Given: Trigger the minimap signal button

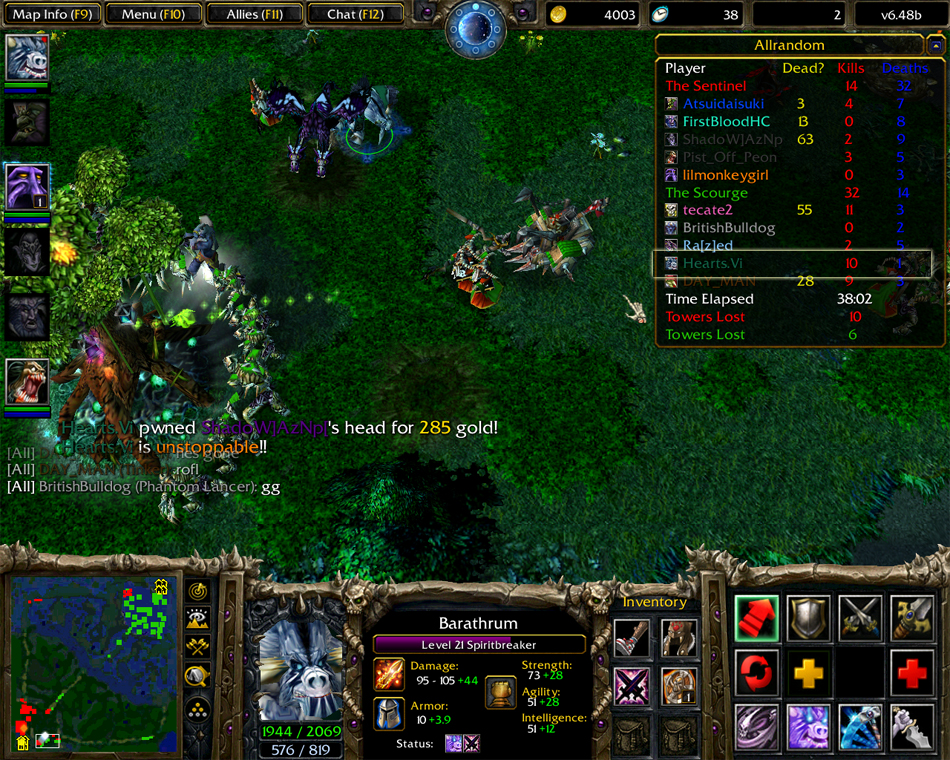Looking at the screenshot, I should [x=198, y=591].
